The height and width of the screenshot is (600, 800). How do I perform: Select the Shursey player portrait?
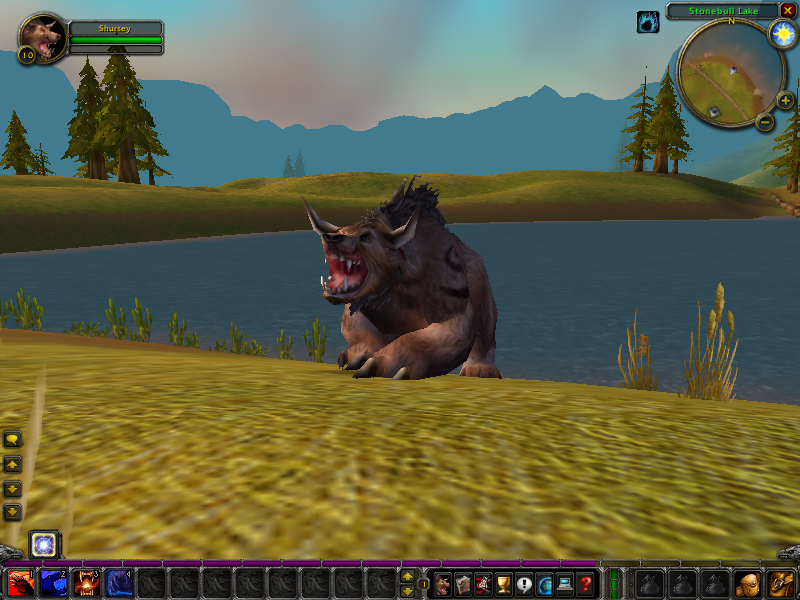coord(42,37)
